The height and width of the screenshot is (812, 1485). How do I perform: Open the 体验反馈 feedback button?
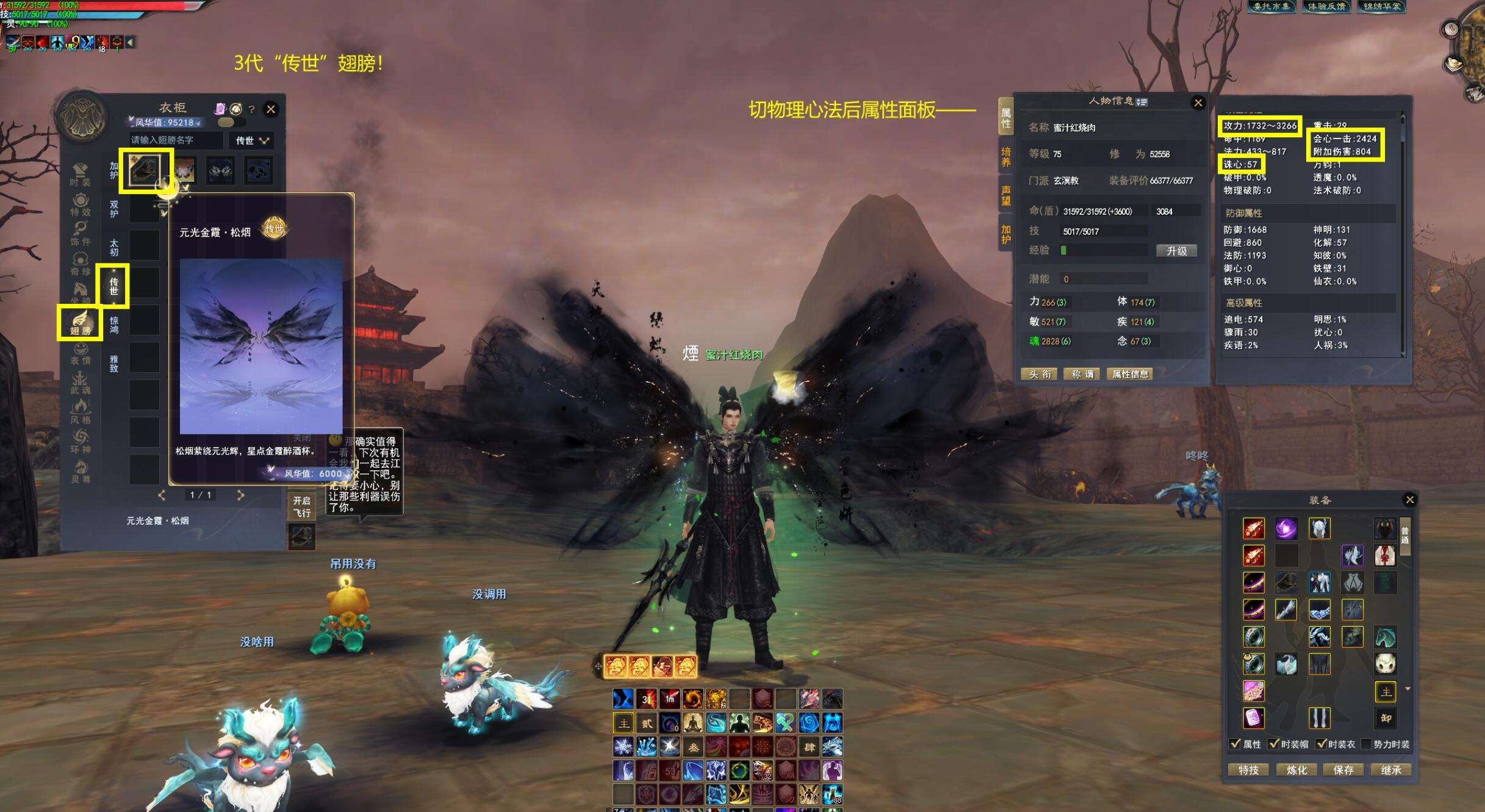click(x=1326, y=7)
